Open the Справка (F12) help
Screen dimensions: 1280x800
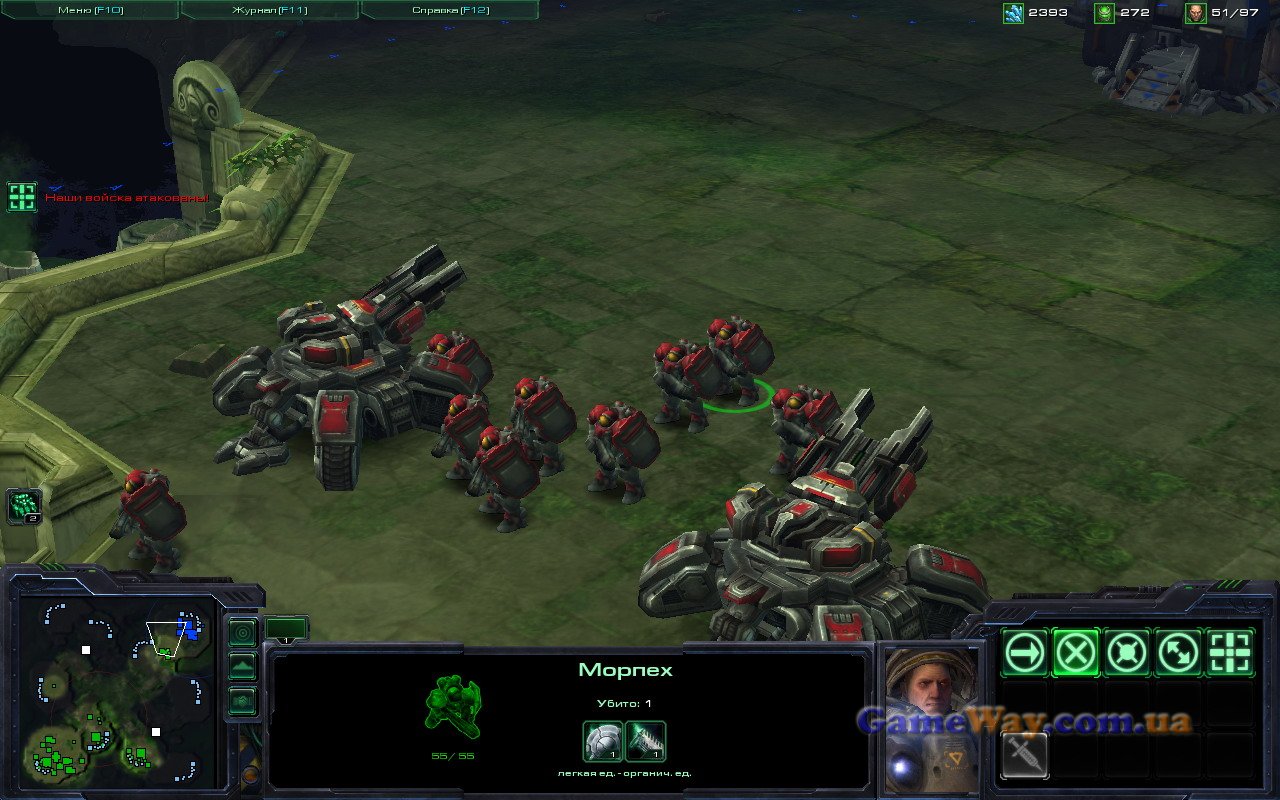tap(450, 10)
